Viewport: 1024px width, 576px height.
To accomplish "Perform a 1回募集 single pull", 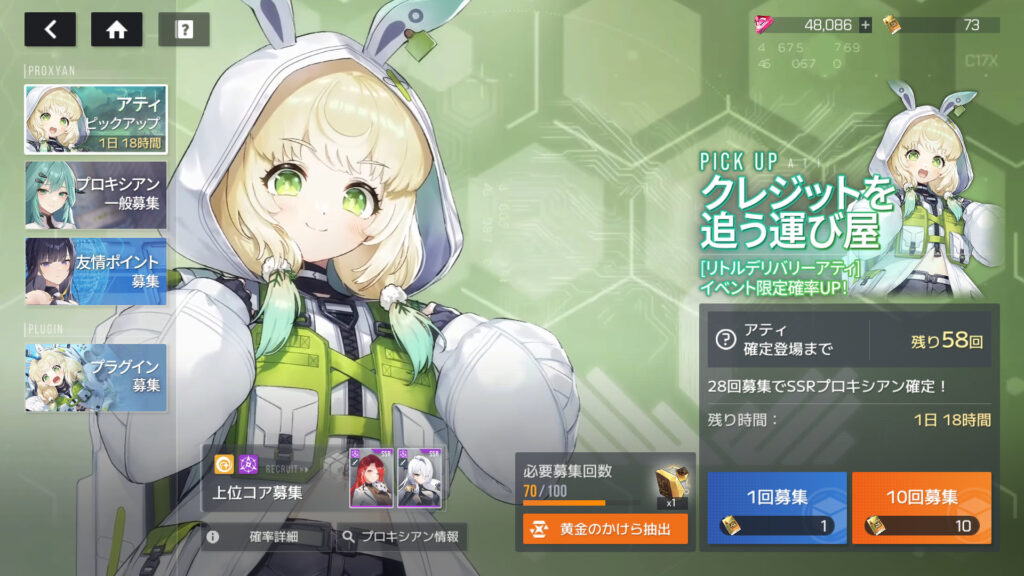I will click(777, 507).
